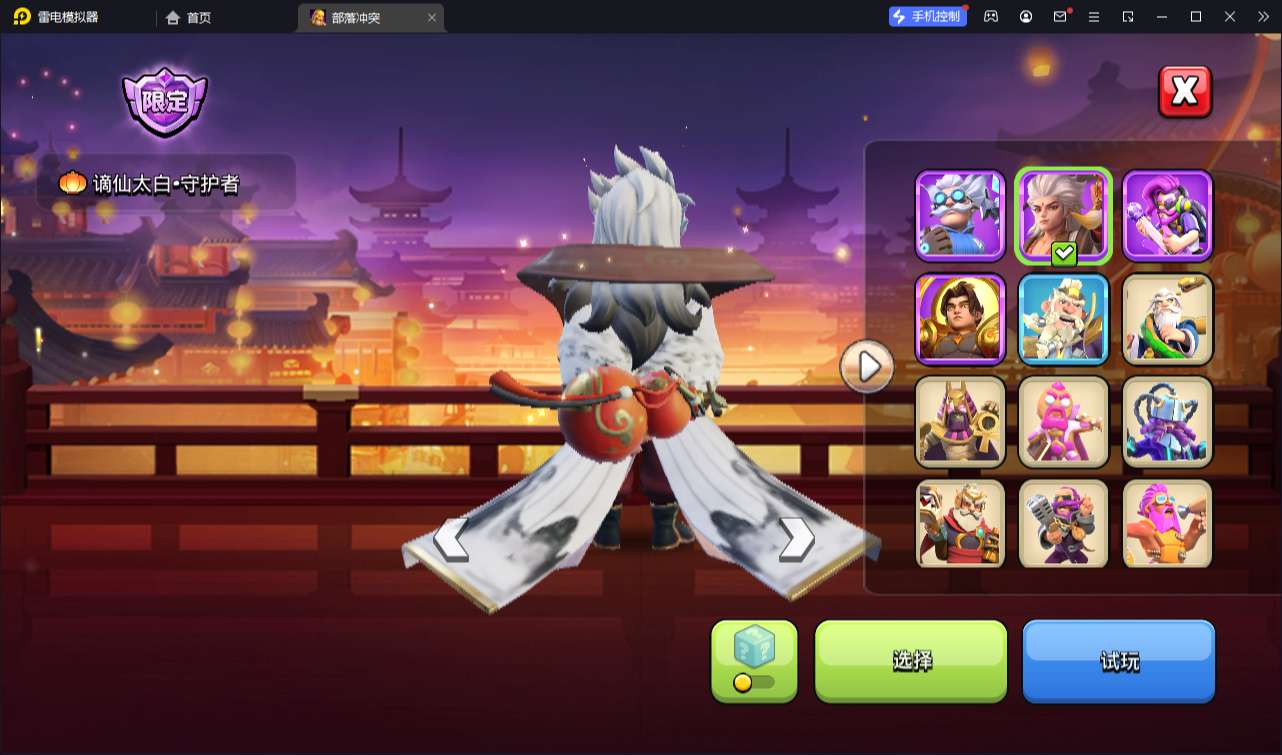Select the purple hammer-wielding skin at top right
Screen dimensions: 1282x755
[1167, 215]
